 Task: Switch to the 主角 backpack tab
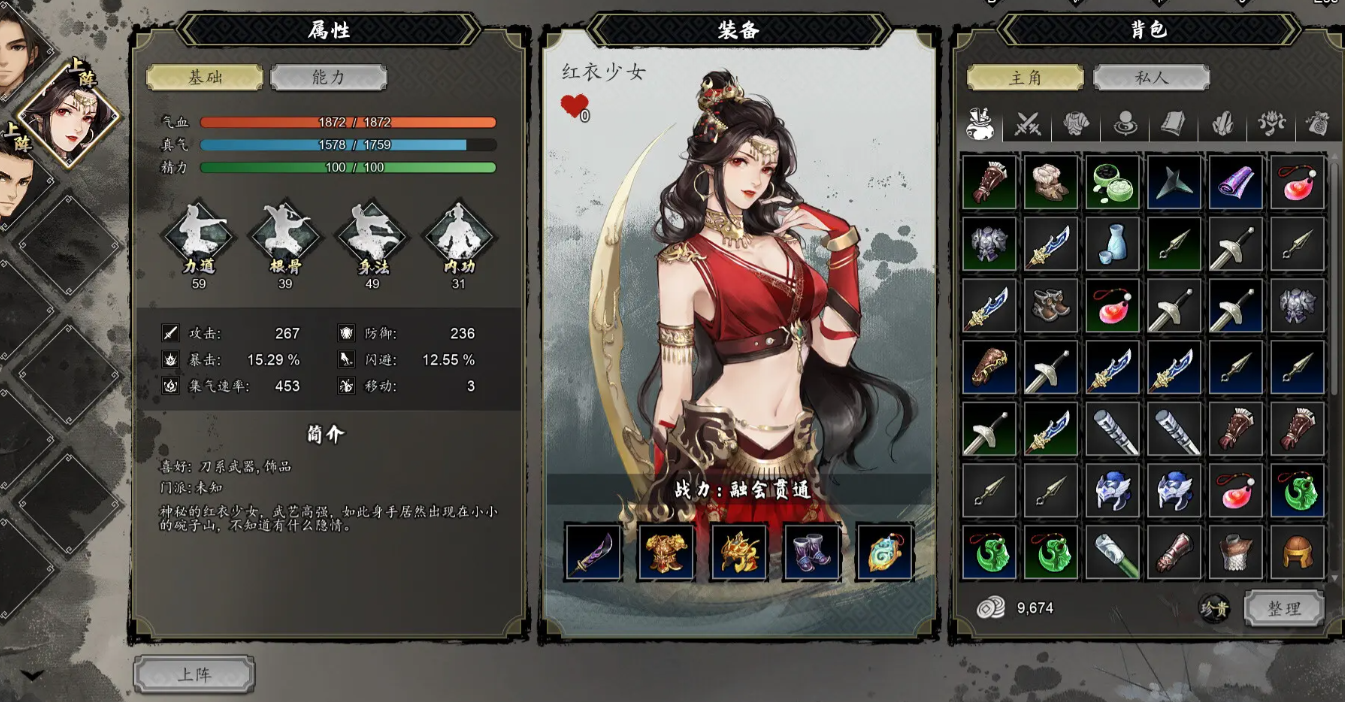[1025, 77]
